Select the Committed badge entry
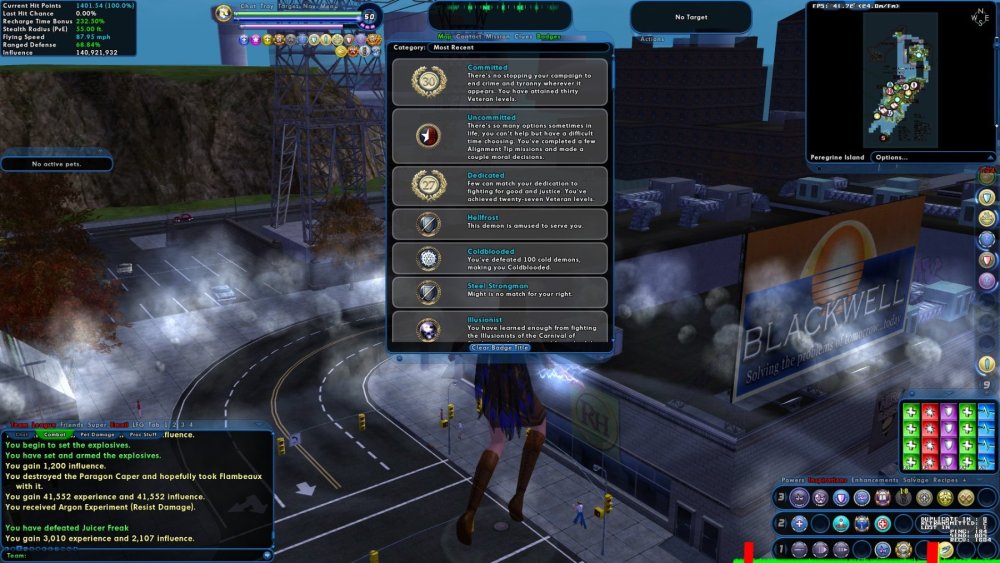The image size is (1000, 563). [x=499, y=82]
